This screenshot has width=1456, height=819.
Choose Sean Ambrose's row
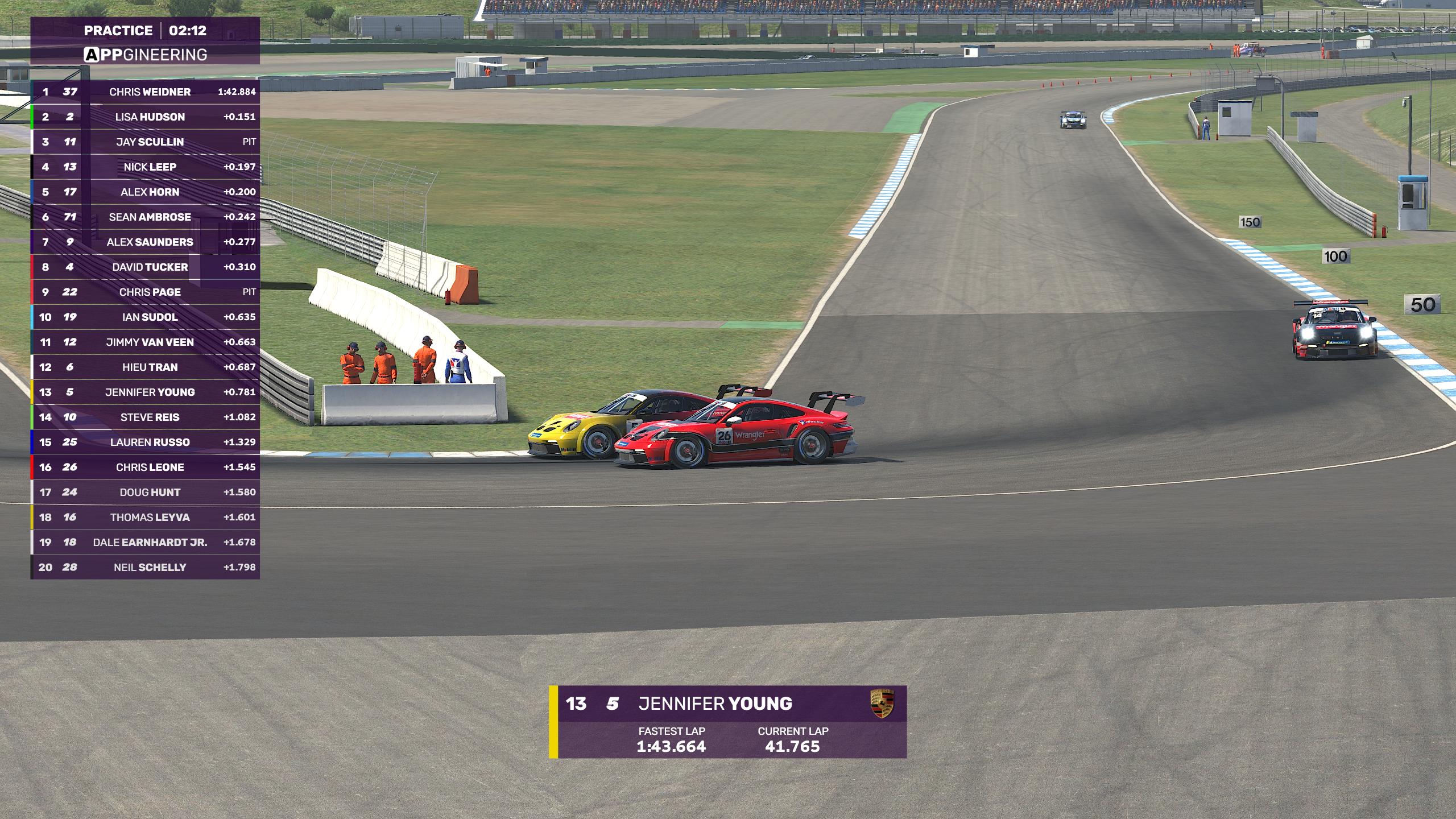point(150,217)
